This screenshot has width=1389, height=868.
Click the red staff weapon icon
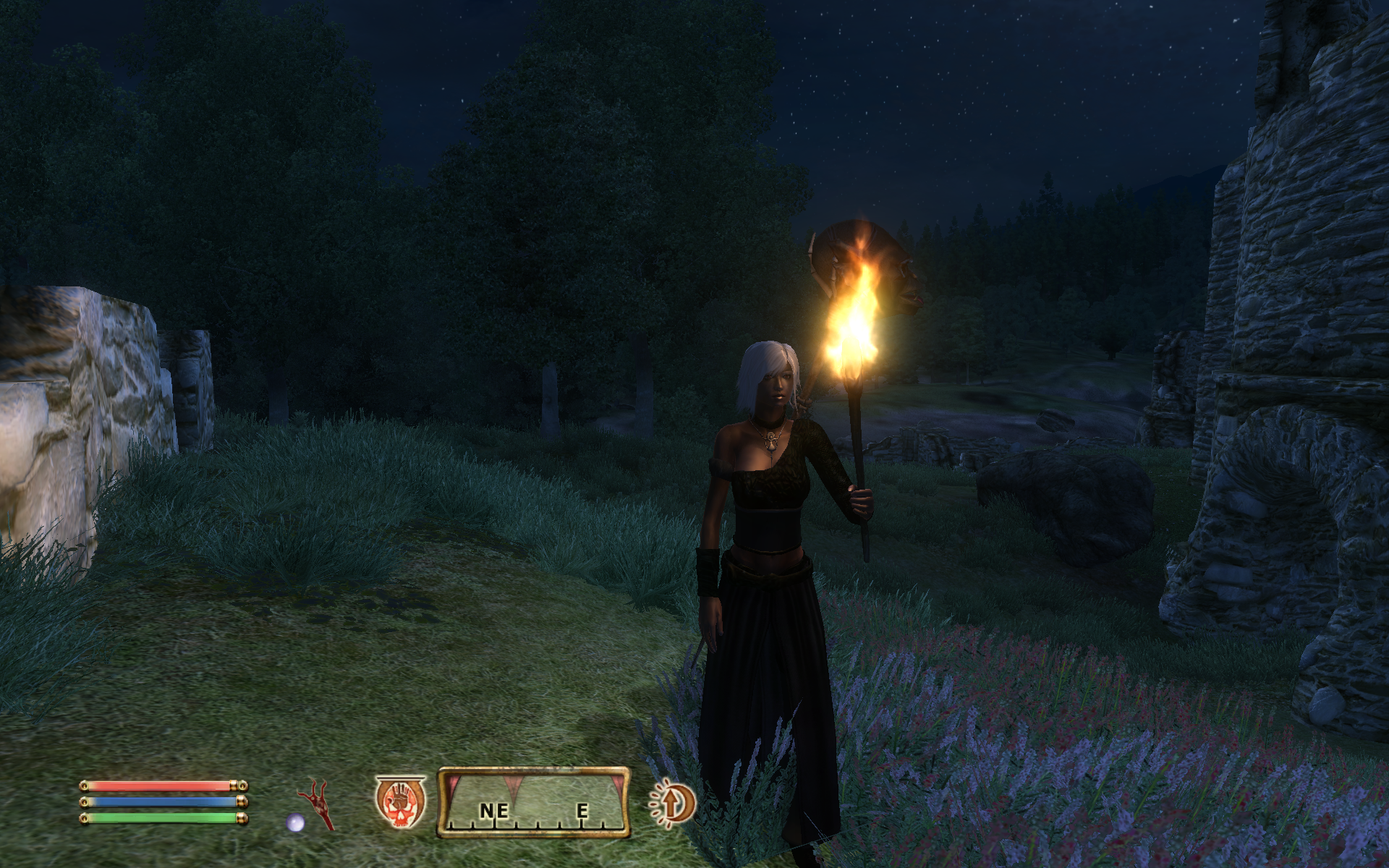(x=317, y=803)
